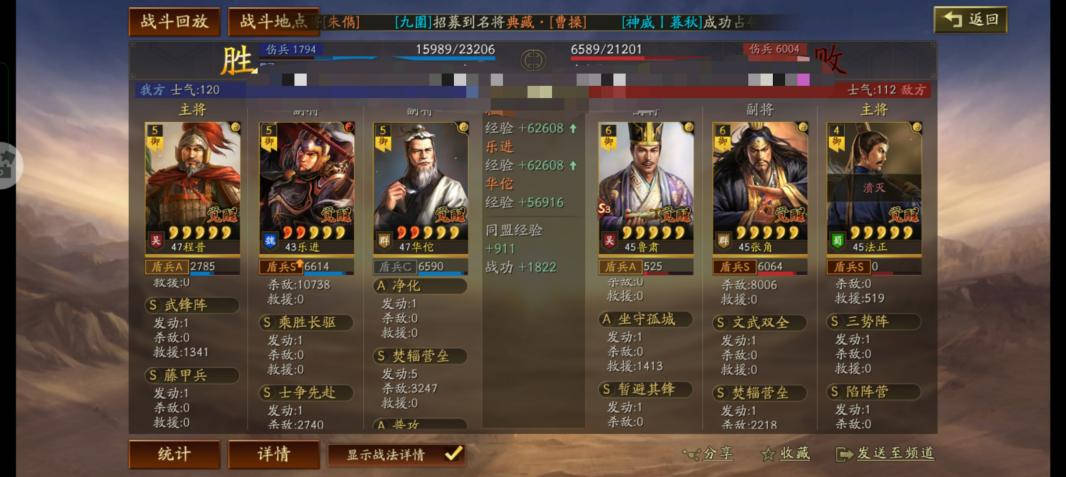Go back with the 返回 button
The width and height of the screenshot is (1066, 477).
[x=970, y=20]
